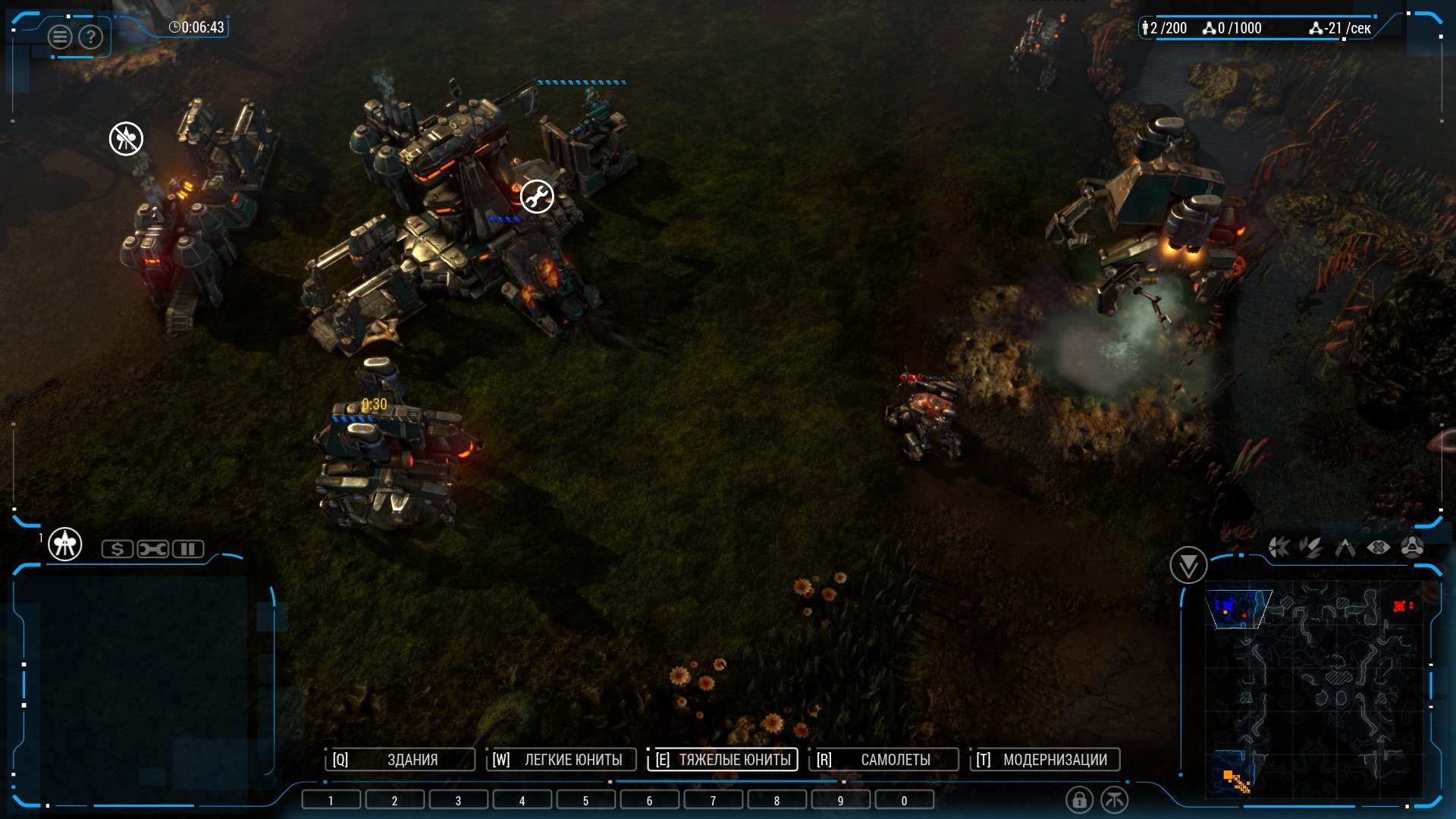Click the wrench repair marker on the building

click(x=537, y=197)
